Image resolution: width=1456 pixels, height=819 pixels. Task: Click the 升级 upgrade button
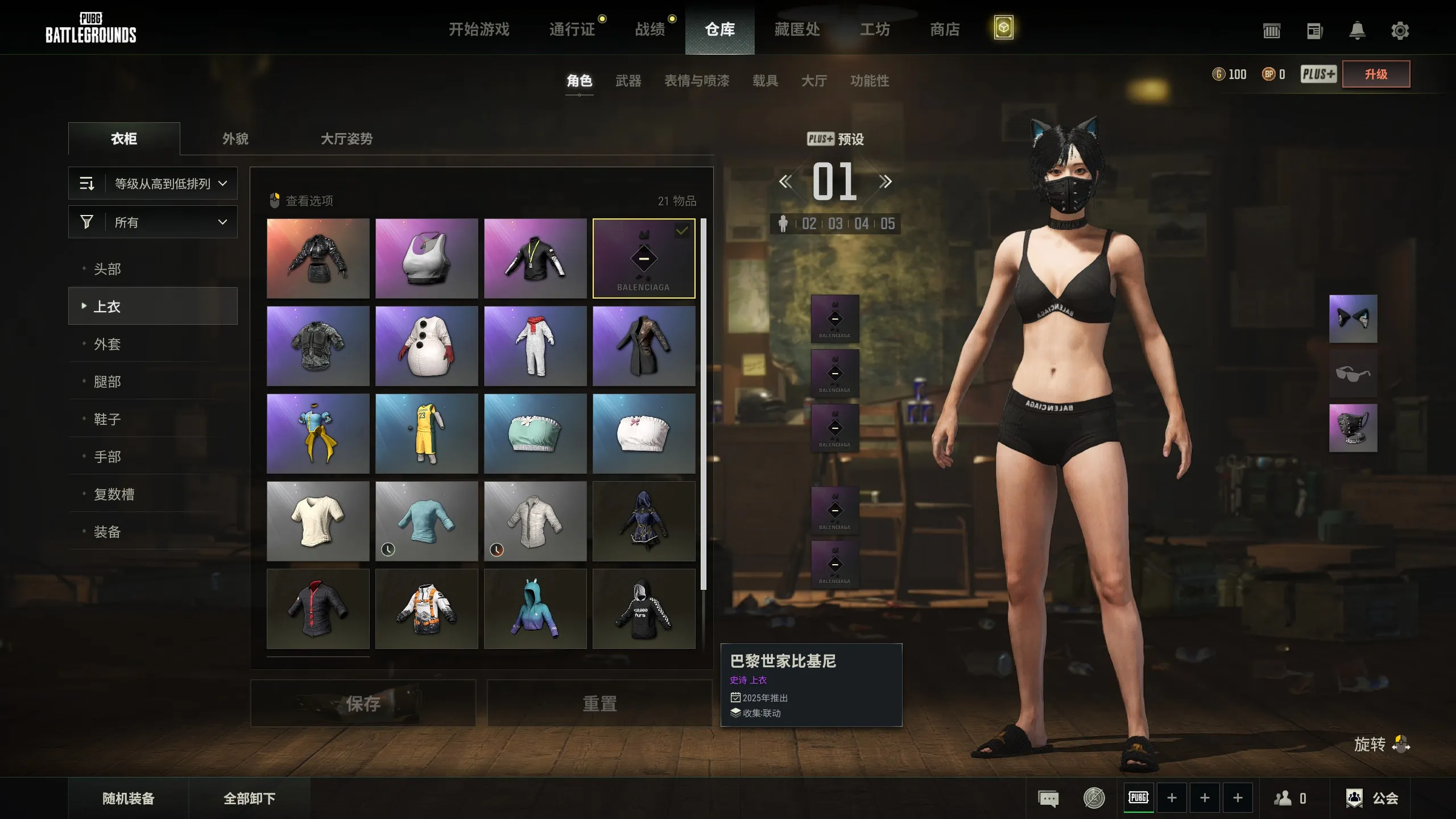click(1376, 74)
